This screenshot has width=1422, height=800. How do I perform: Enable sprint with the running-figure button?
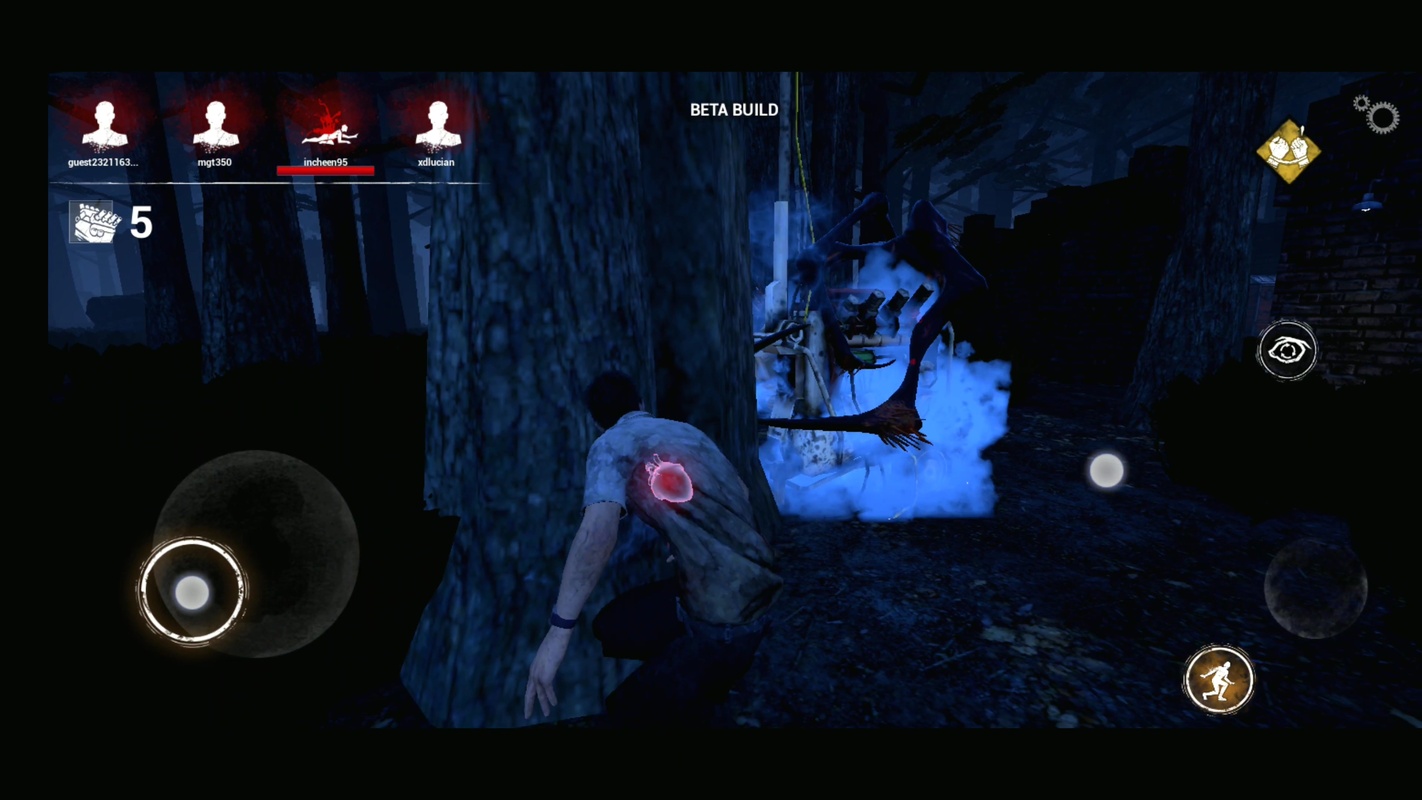click(1219, 680)
